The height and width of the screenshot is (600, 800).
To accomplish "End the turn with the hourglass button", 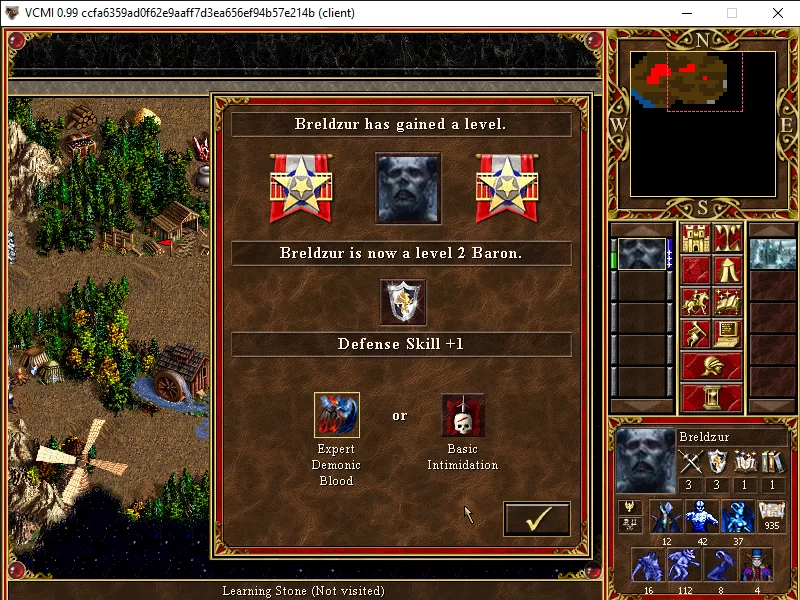I will [711, 397].
